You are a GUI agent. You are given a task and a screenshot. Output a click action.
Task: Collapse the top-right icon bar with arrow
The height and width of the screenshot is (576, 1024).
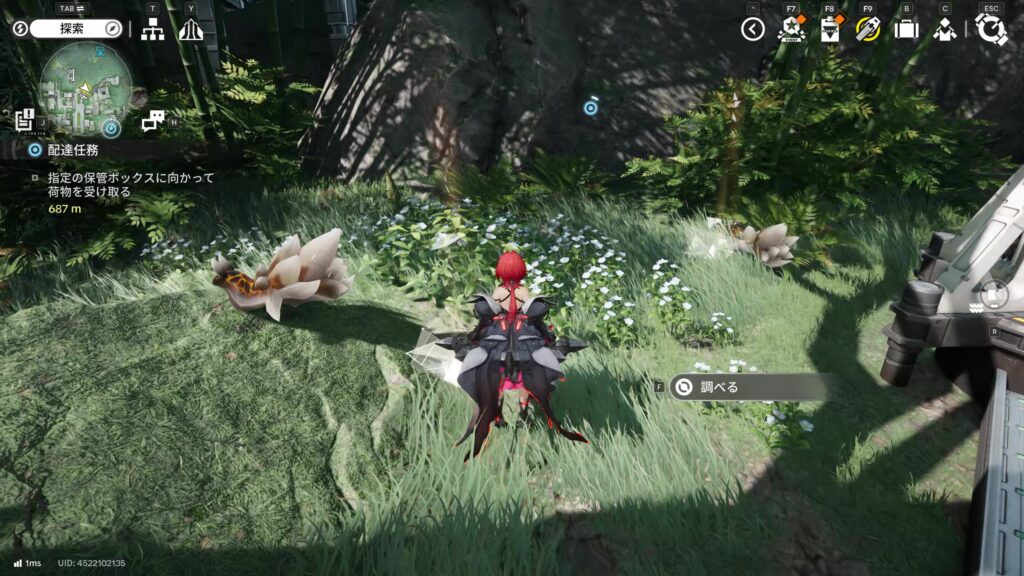point(753,30)
